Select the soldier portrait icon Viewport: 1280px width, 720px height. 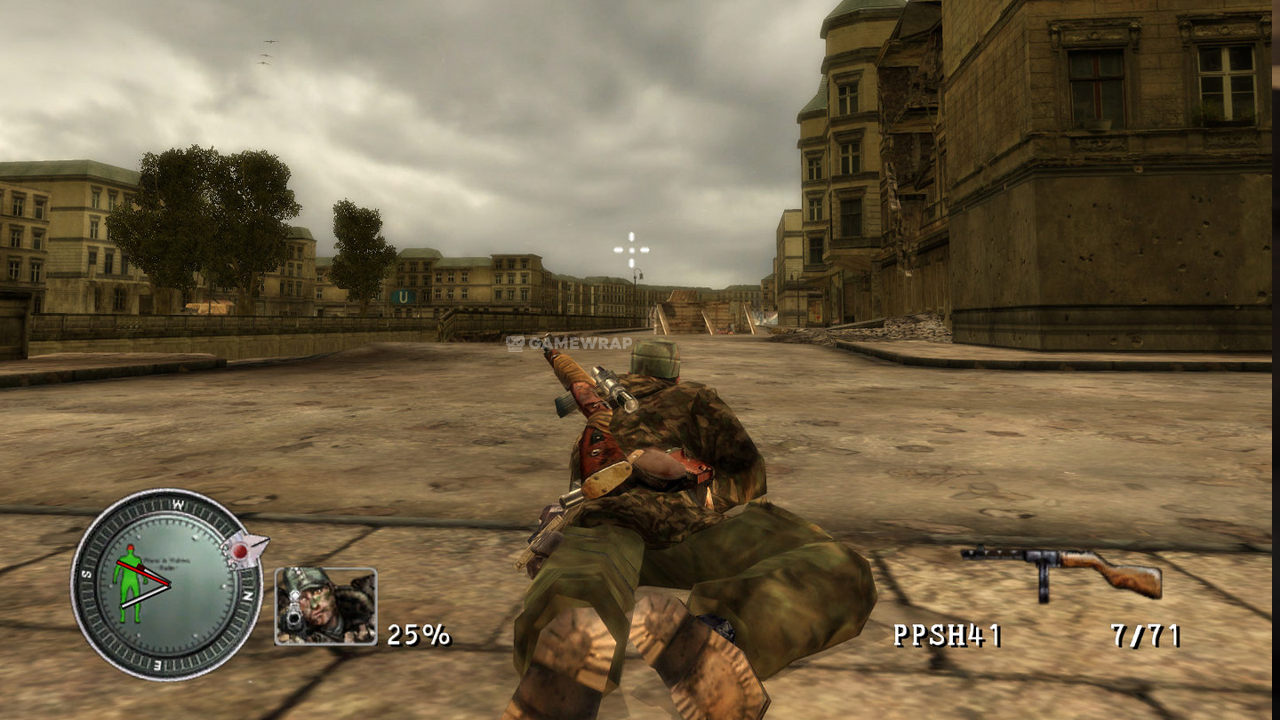pos(326,606)
